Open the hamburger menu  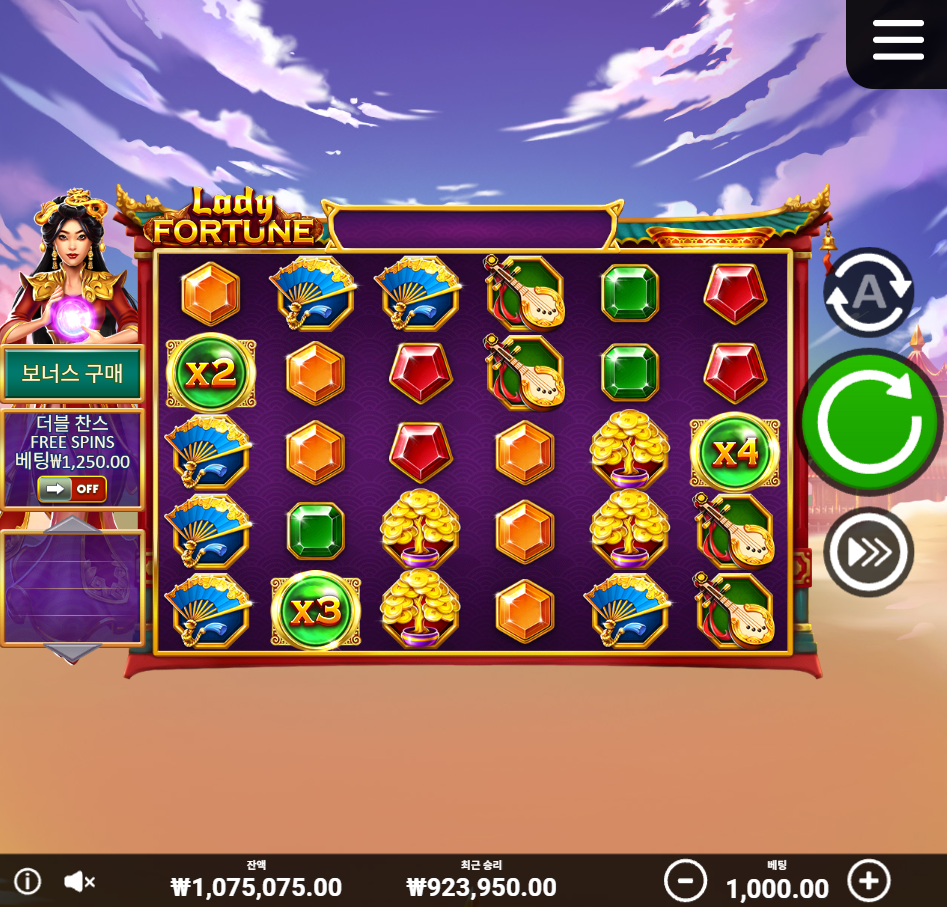(897, 41)
